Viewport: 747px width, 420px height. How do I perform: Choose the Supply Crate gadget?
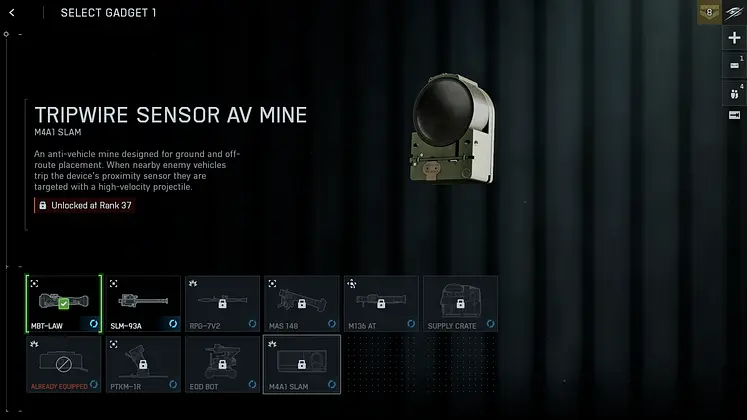point(460,304)
